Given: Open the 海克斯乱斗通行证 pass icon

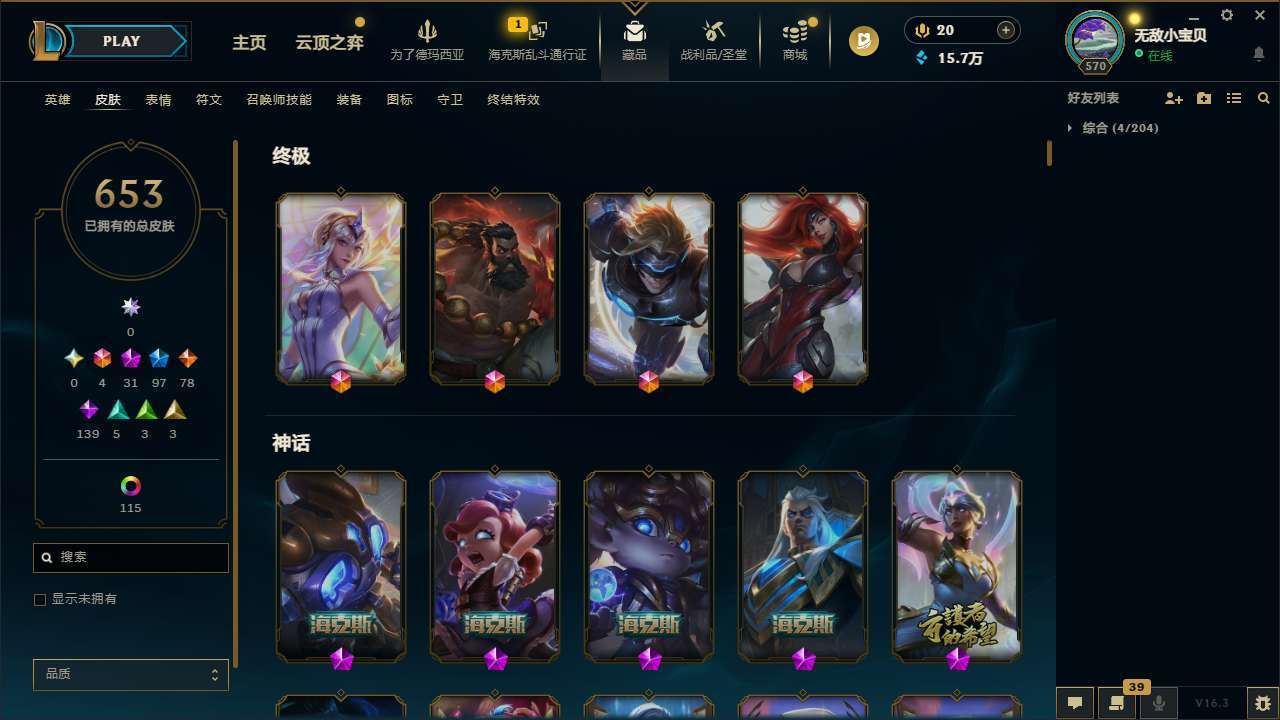Looking at the screenshot, I should [536, 33].
